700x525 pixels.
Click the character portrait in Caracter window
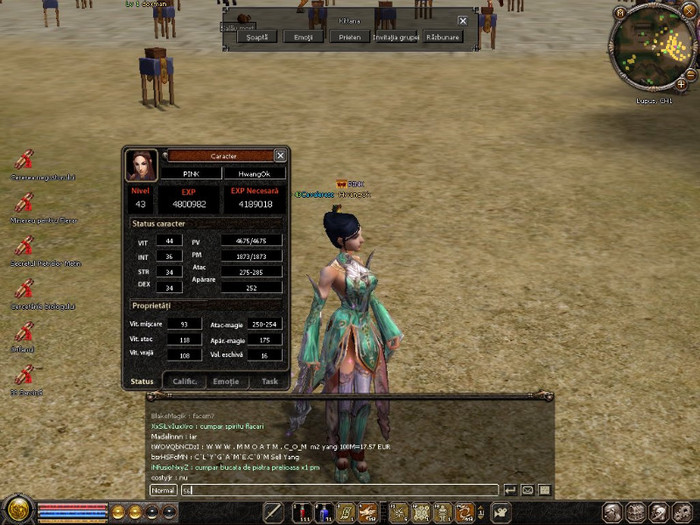coord(141,165)
